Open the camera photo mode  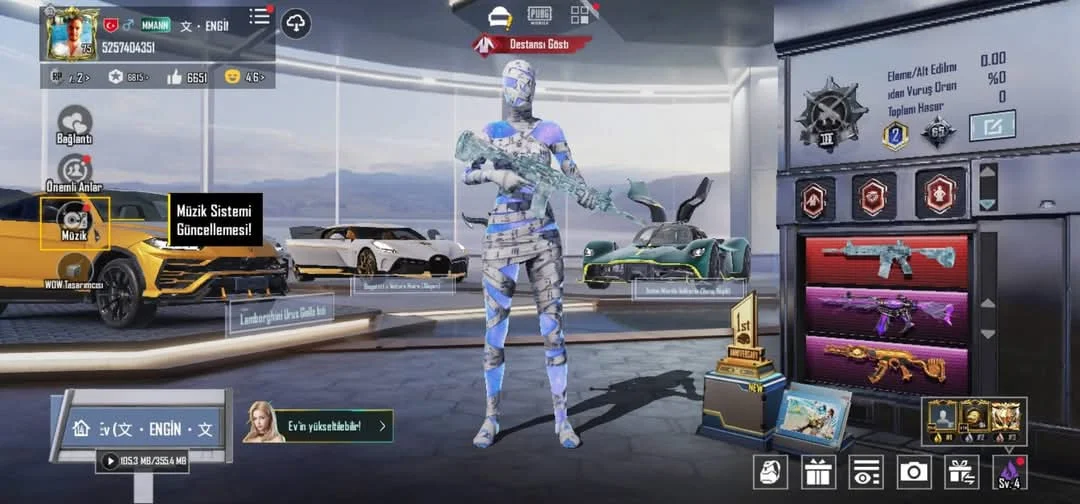(x=913, y=471)
